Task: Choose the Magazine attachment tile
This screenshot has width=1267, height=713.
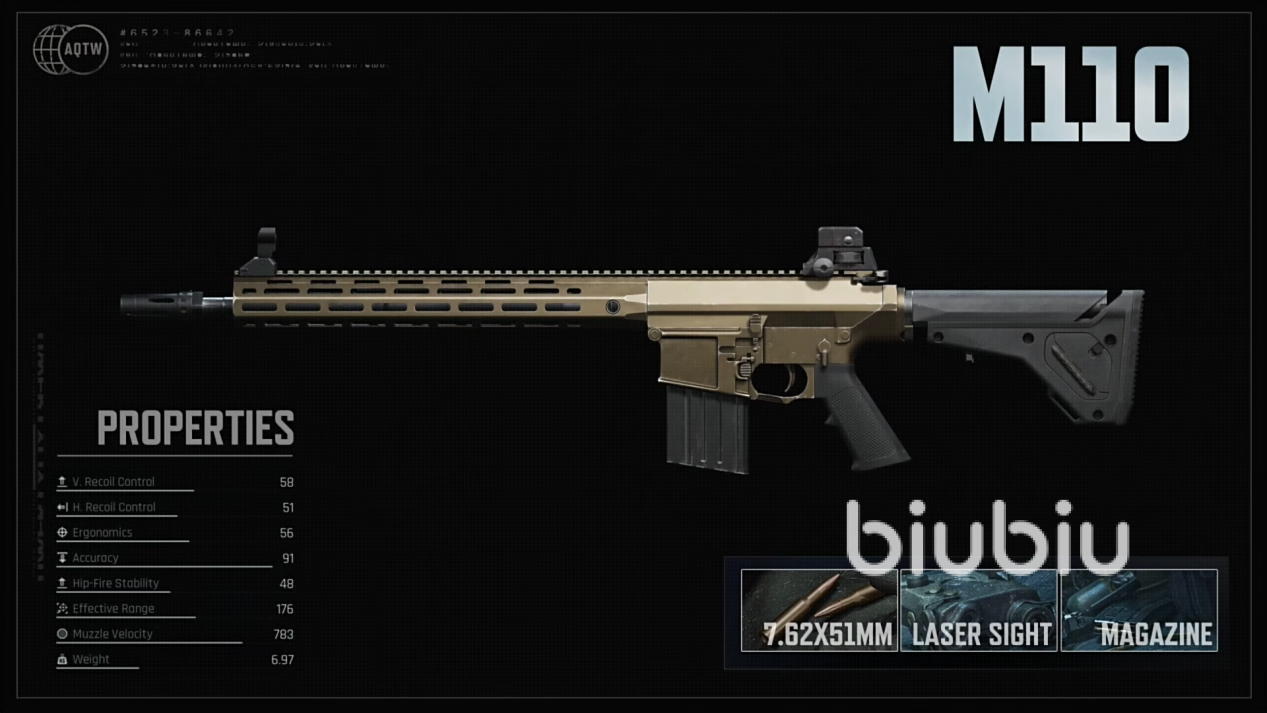Action: point(1139,611)
